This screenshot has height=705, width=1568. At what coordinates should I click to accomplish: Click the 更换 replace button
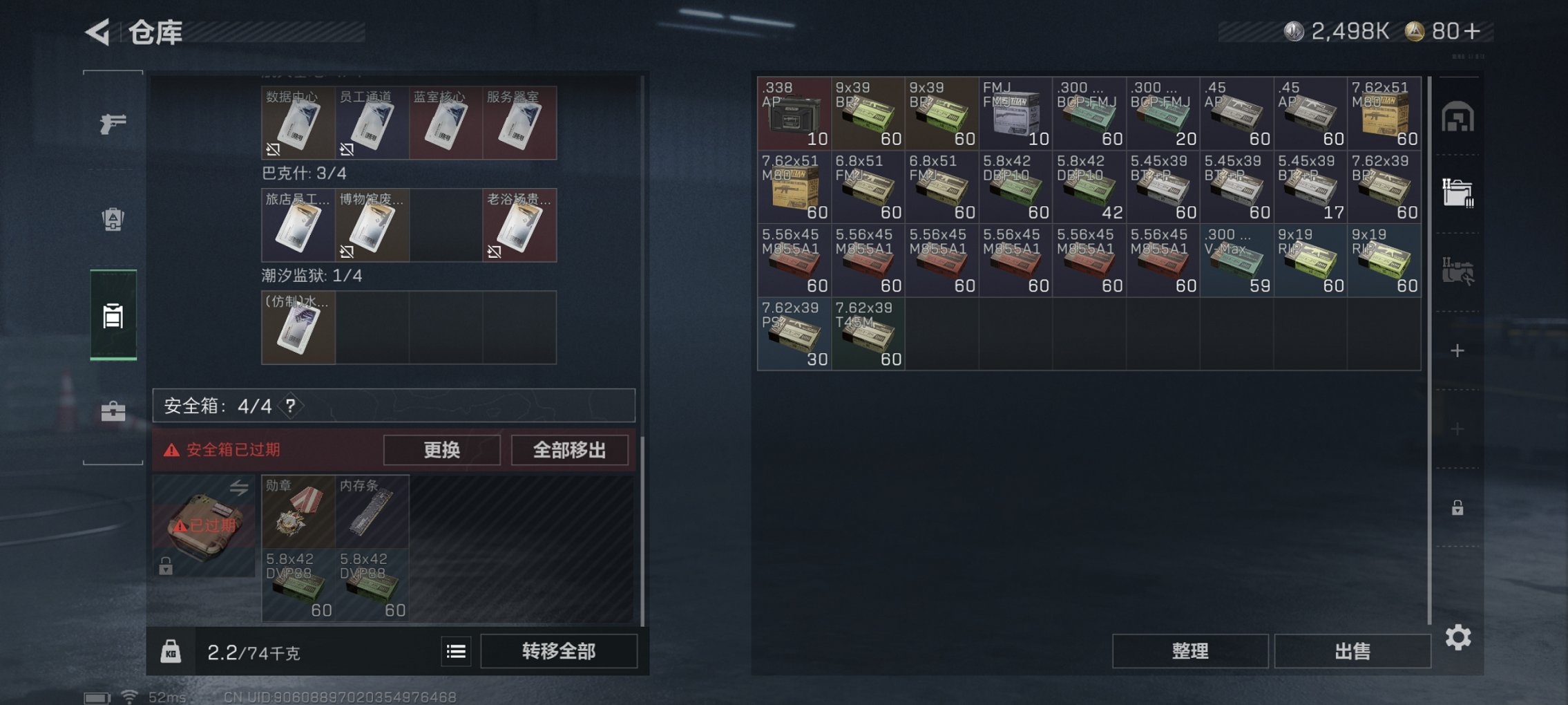pos(441,450)
